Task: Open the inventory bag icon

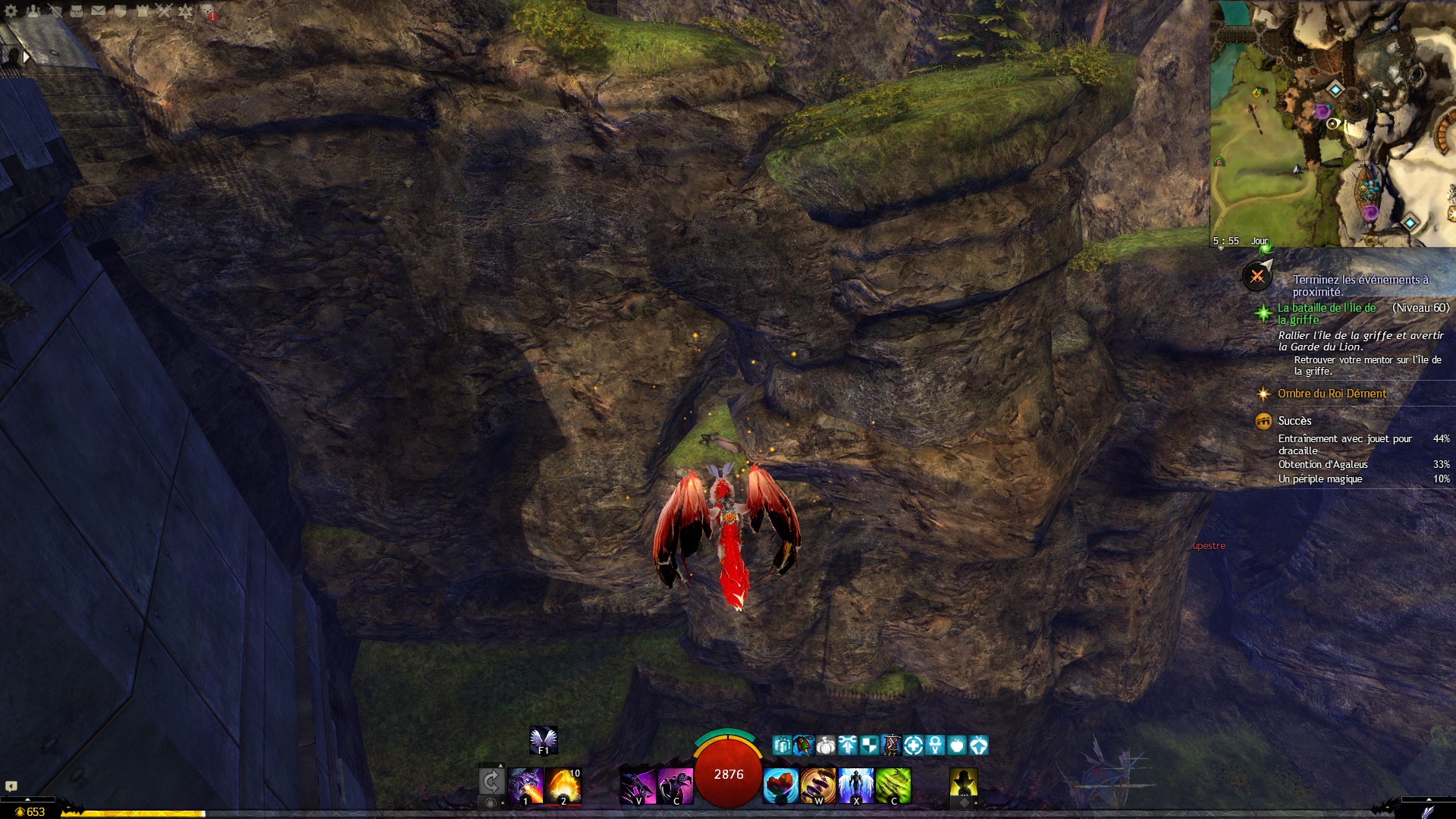Action: point(77,11)
